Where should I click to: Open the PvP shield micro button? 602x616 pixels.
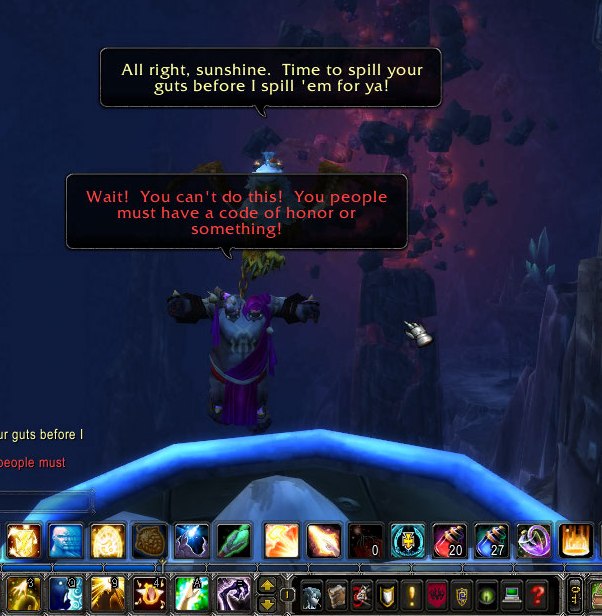pyautogui.click(x=462, y=593)
